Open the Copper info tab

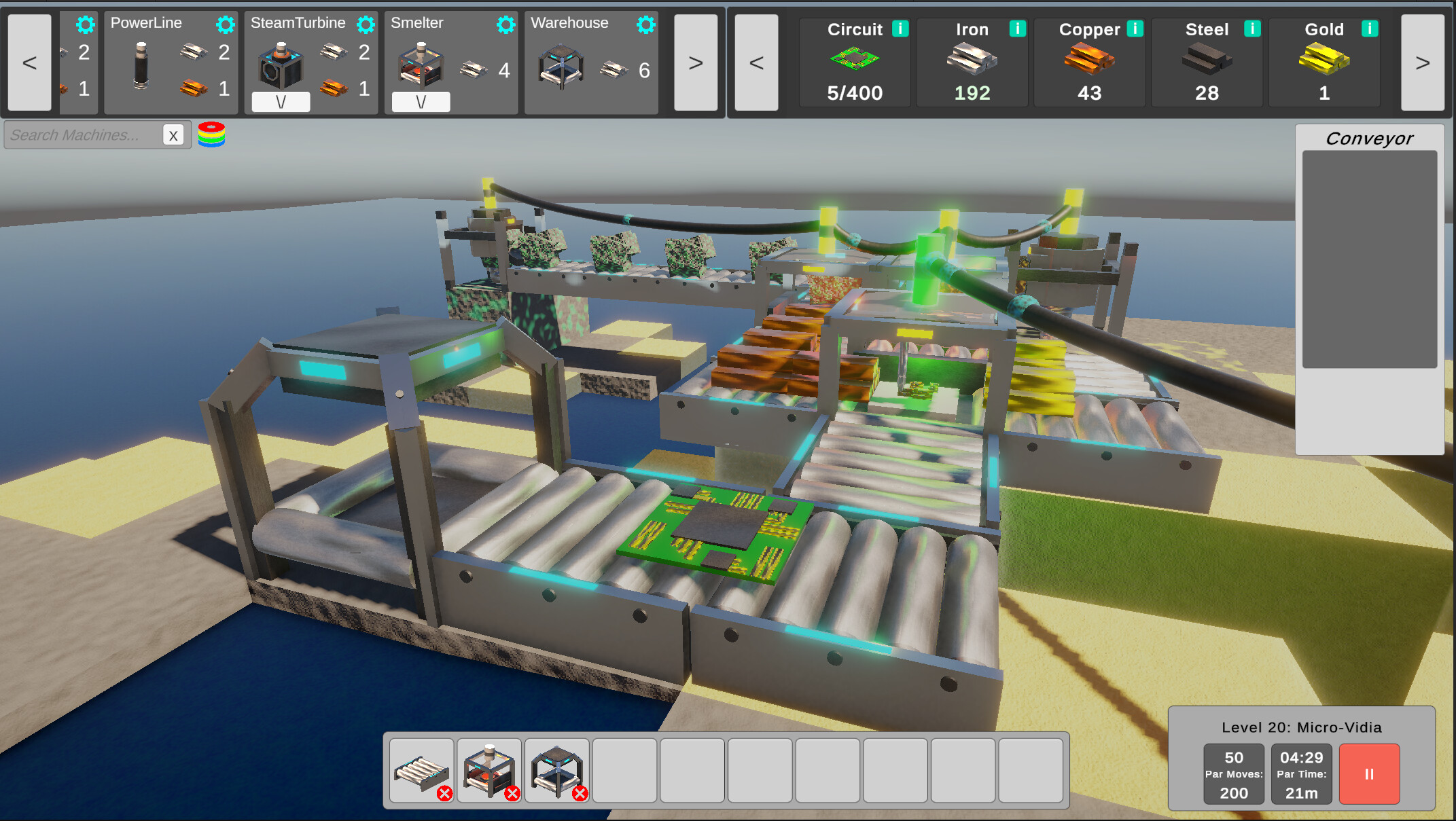[1135, 29]
